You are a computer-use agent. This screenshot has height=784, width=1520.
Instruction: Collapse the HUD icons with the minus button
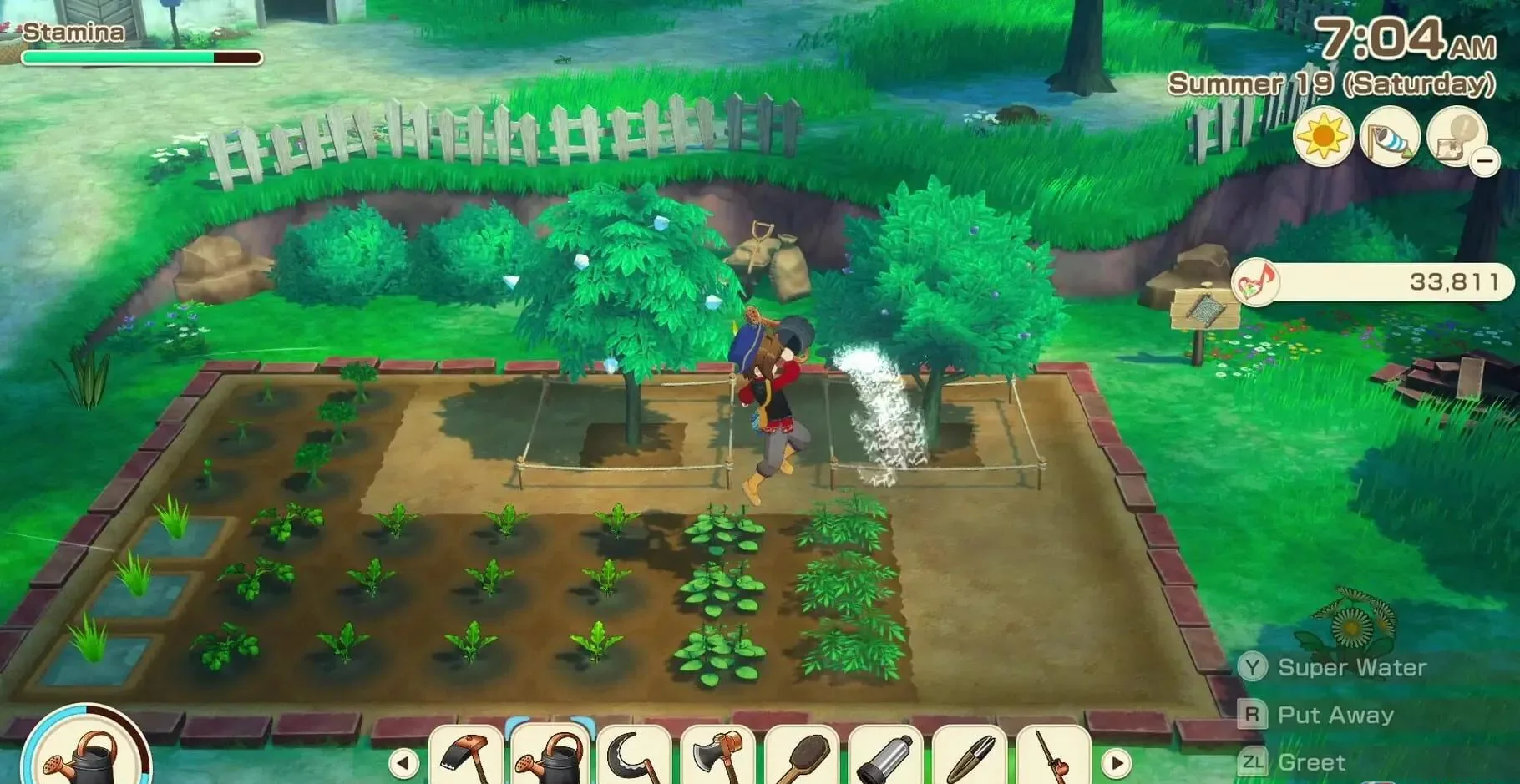pos(1485,159)
